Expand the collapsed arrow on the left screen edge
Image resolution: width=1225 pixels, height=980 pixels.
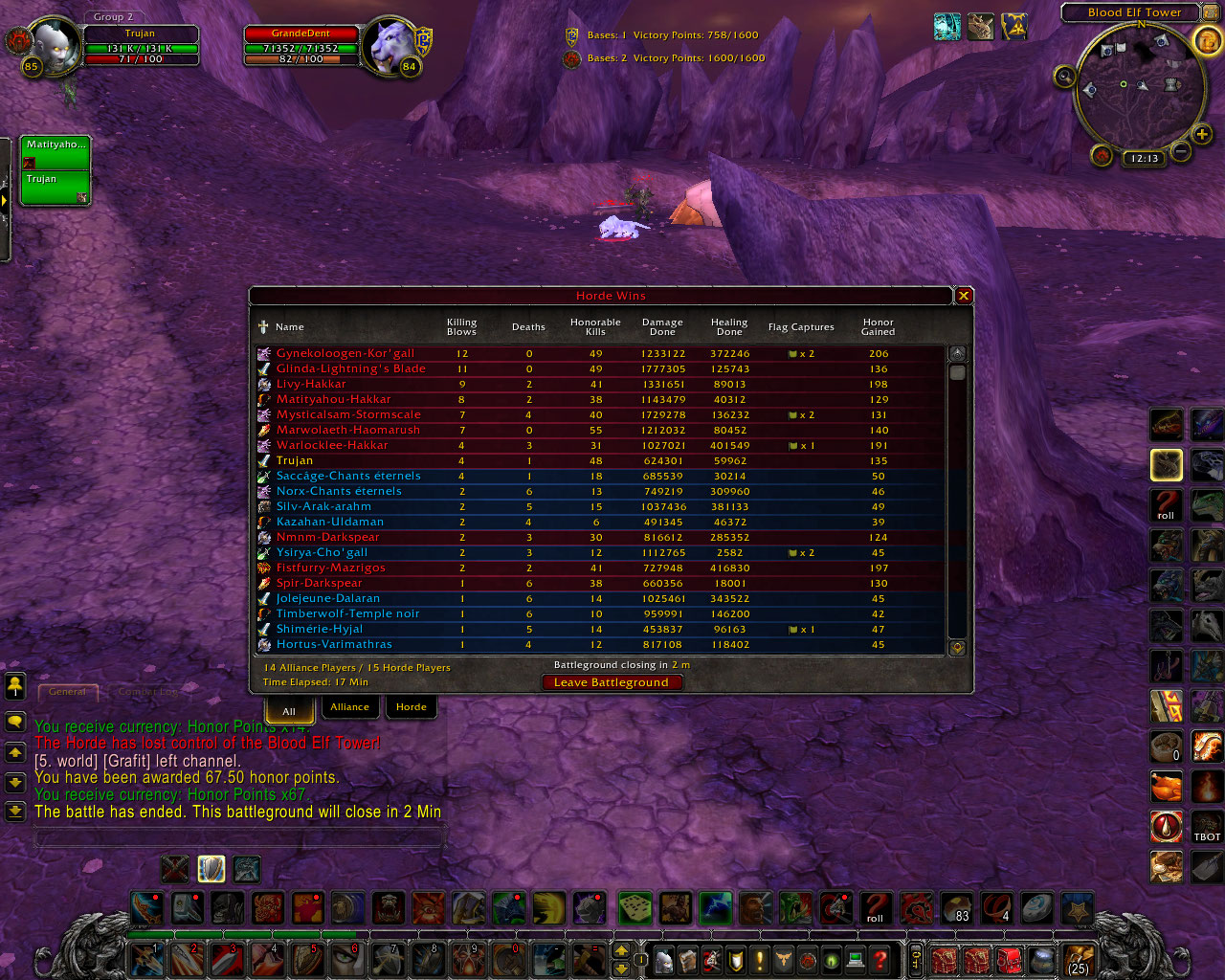[x=7, y=201]
